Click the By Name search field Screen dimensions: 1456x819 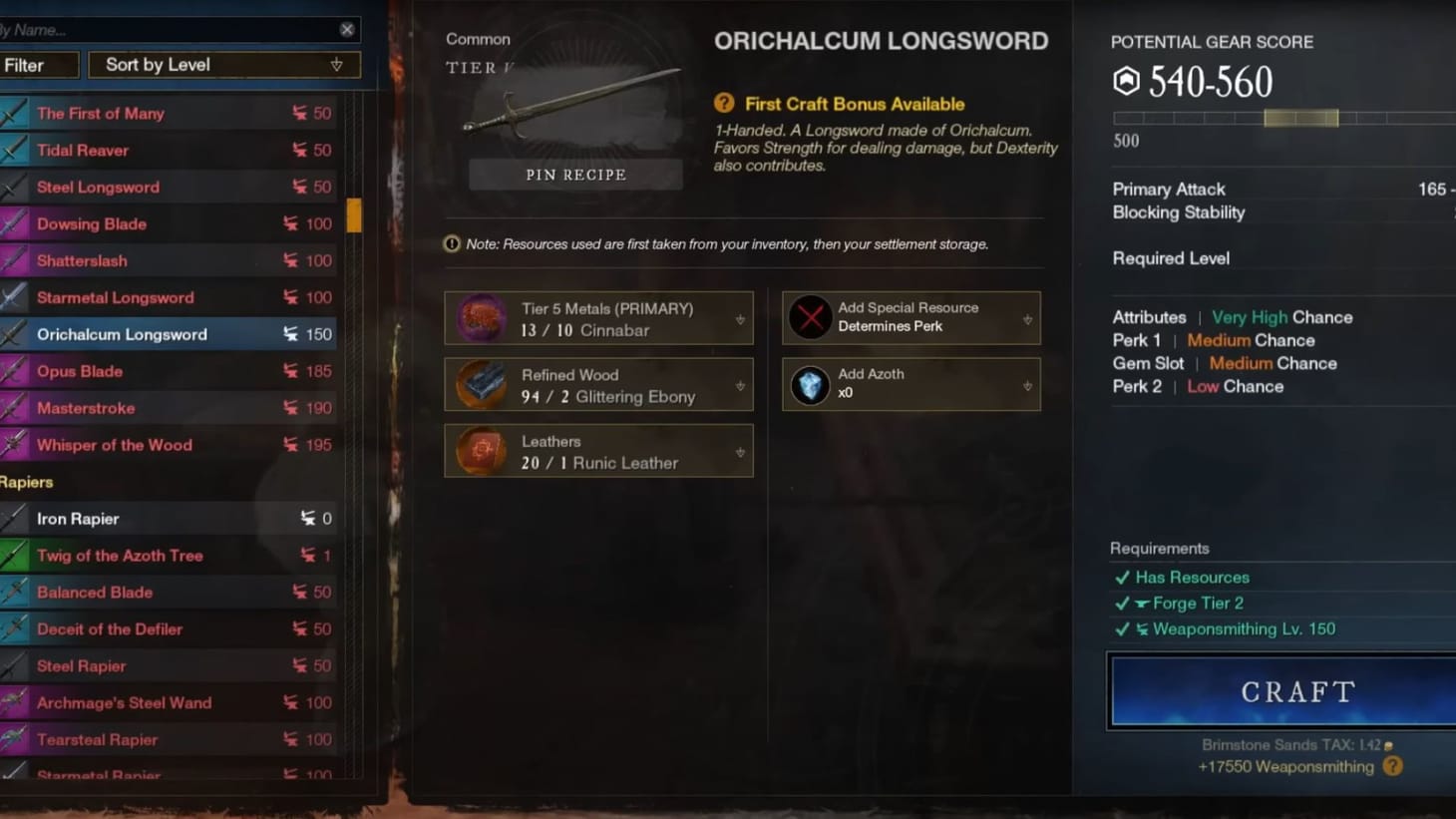coord(170,29)
